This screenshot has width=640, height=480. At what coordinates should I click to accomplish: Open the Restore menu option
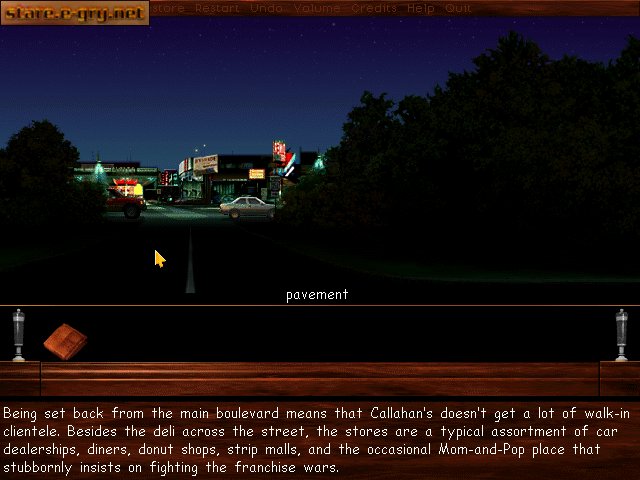[167, 8]
